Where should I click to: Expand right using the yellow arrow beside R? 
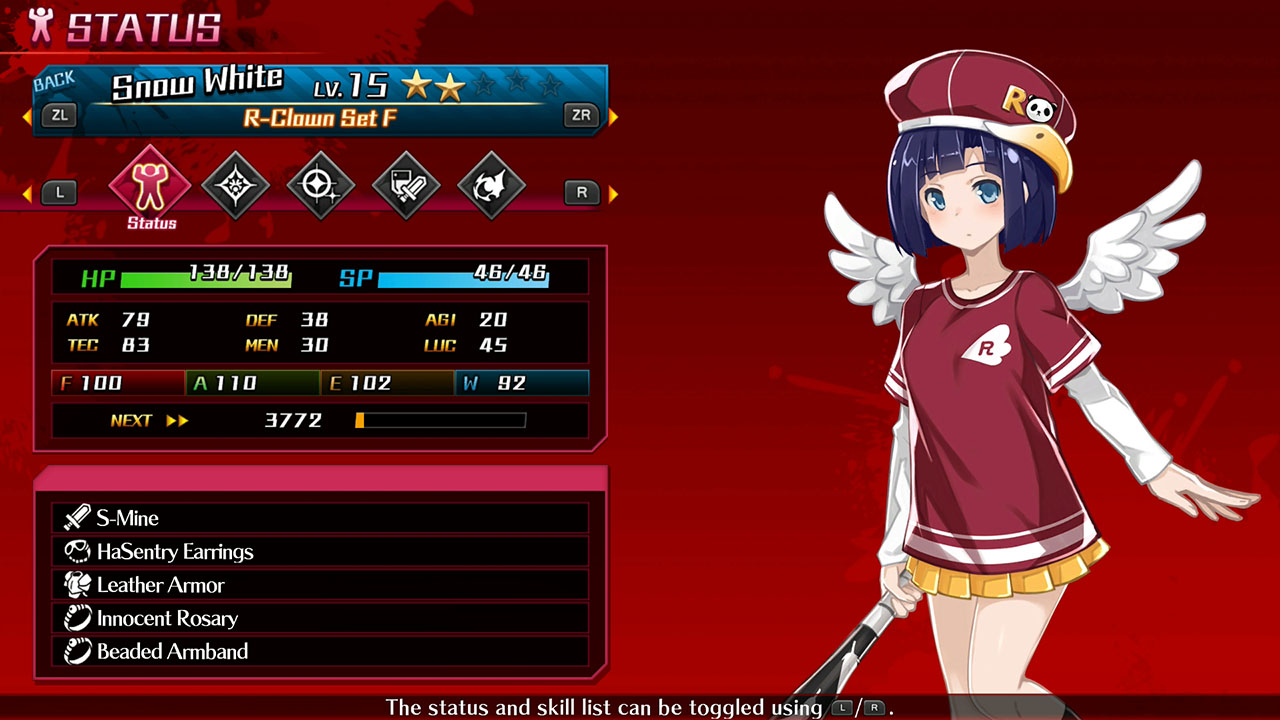(615, 192)
